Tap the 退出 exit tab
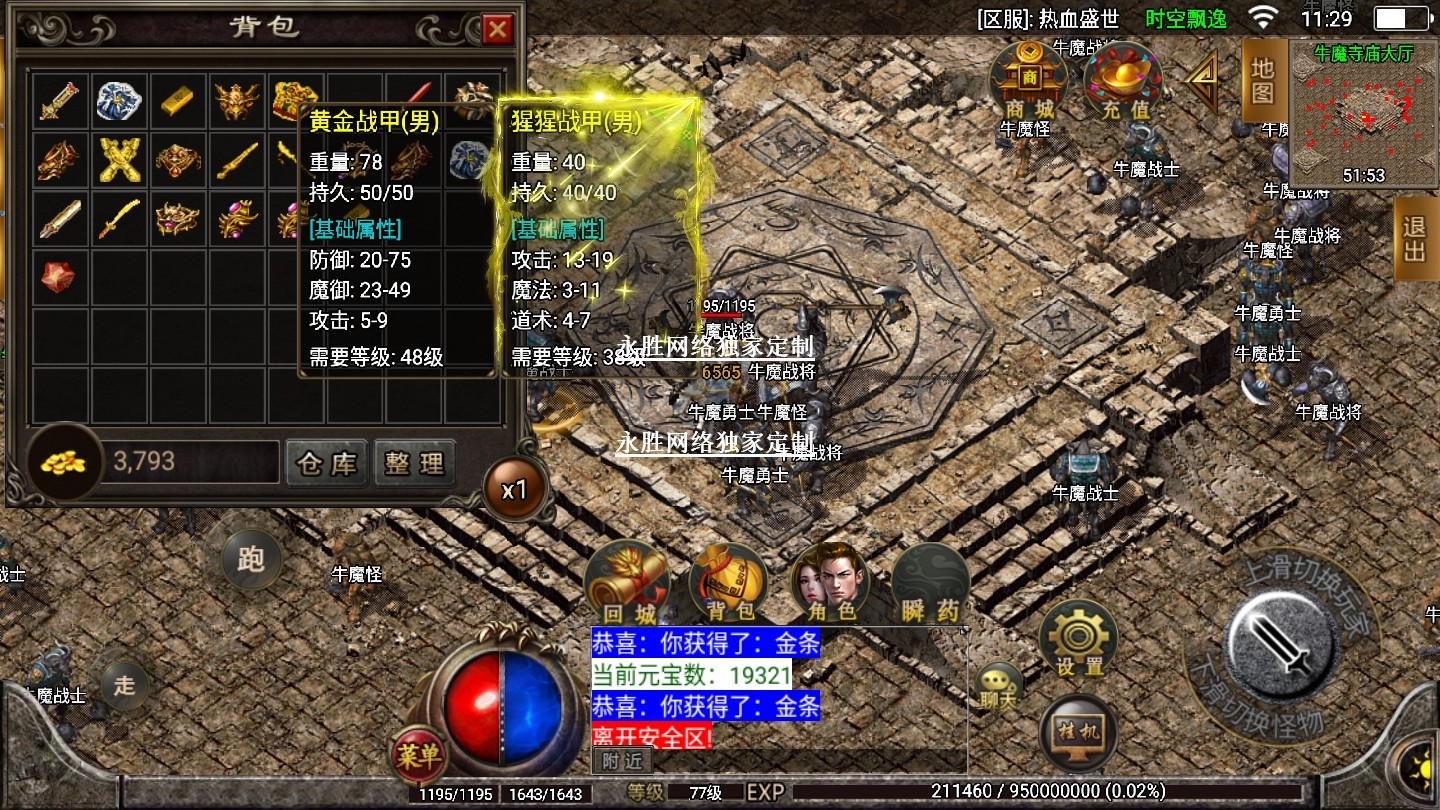The height and width of the screenshot is (810, 1440). [1415, 239]
